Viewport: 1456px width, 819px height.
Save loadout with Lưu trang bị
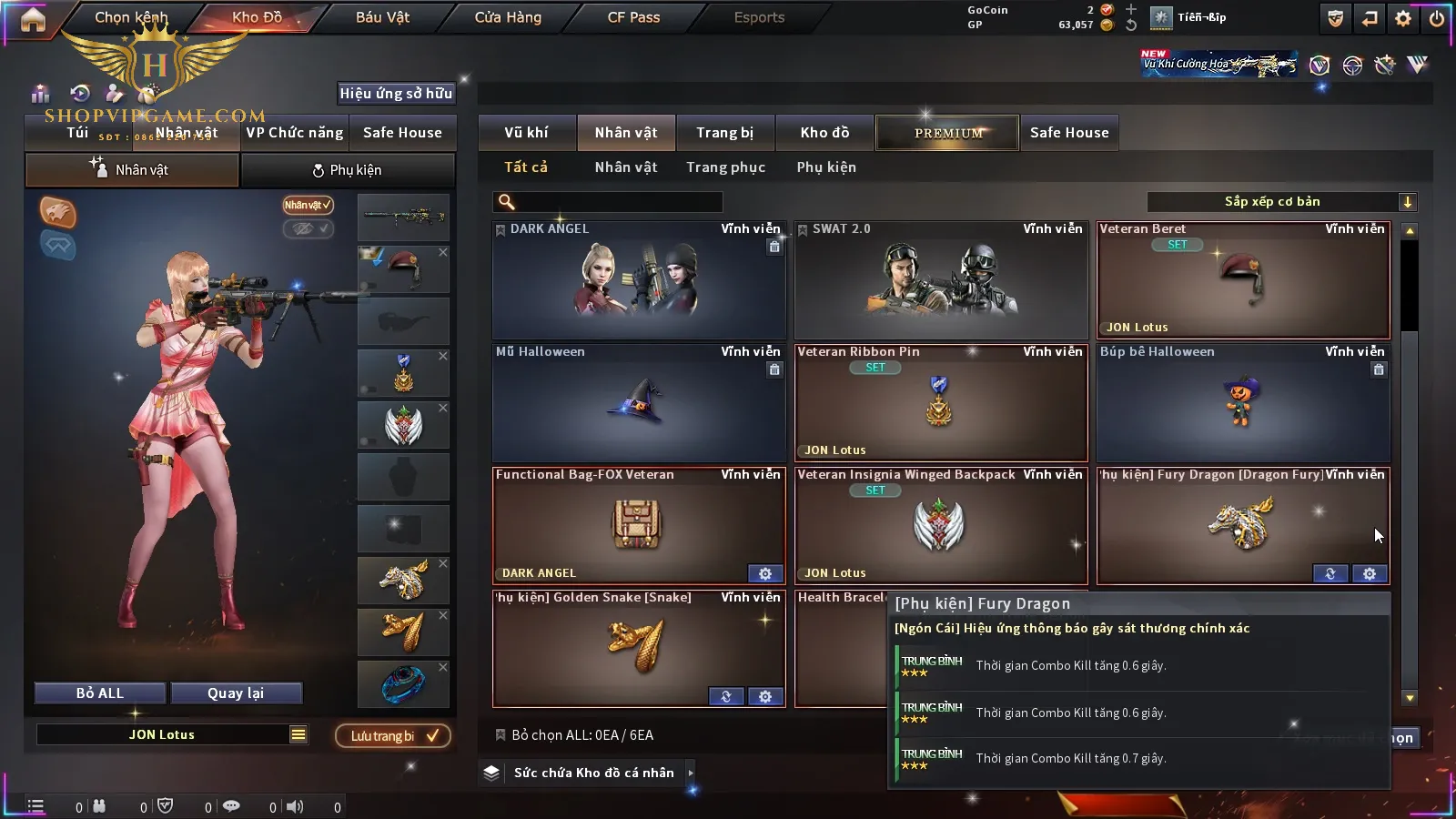click(x=393, y=735)
